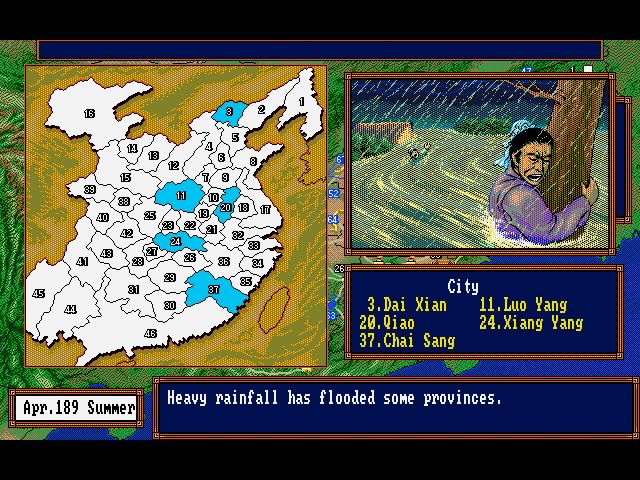Choose highlighted province 20 on the map
This screenshot has width=640, height=480.
(x=227, y=207)
